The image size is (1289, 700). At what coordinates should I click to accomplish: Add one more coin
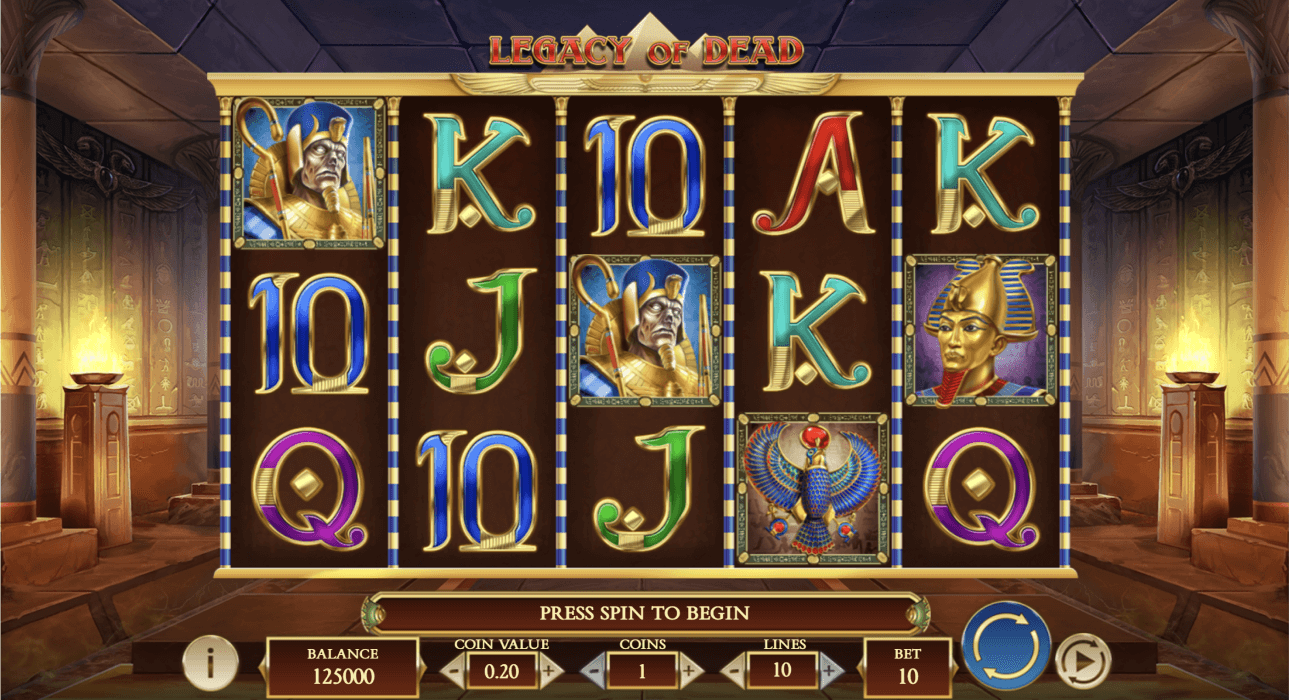(689, 670)
